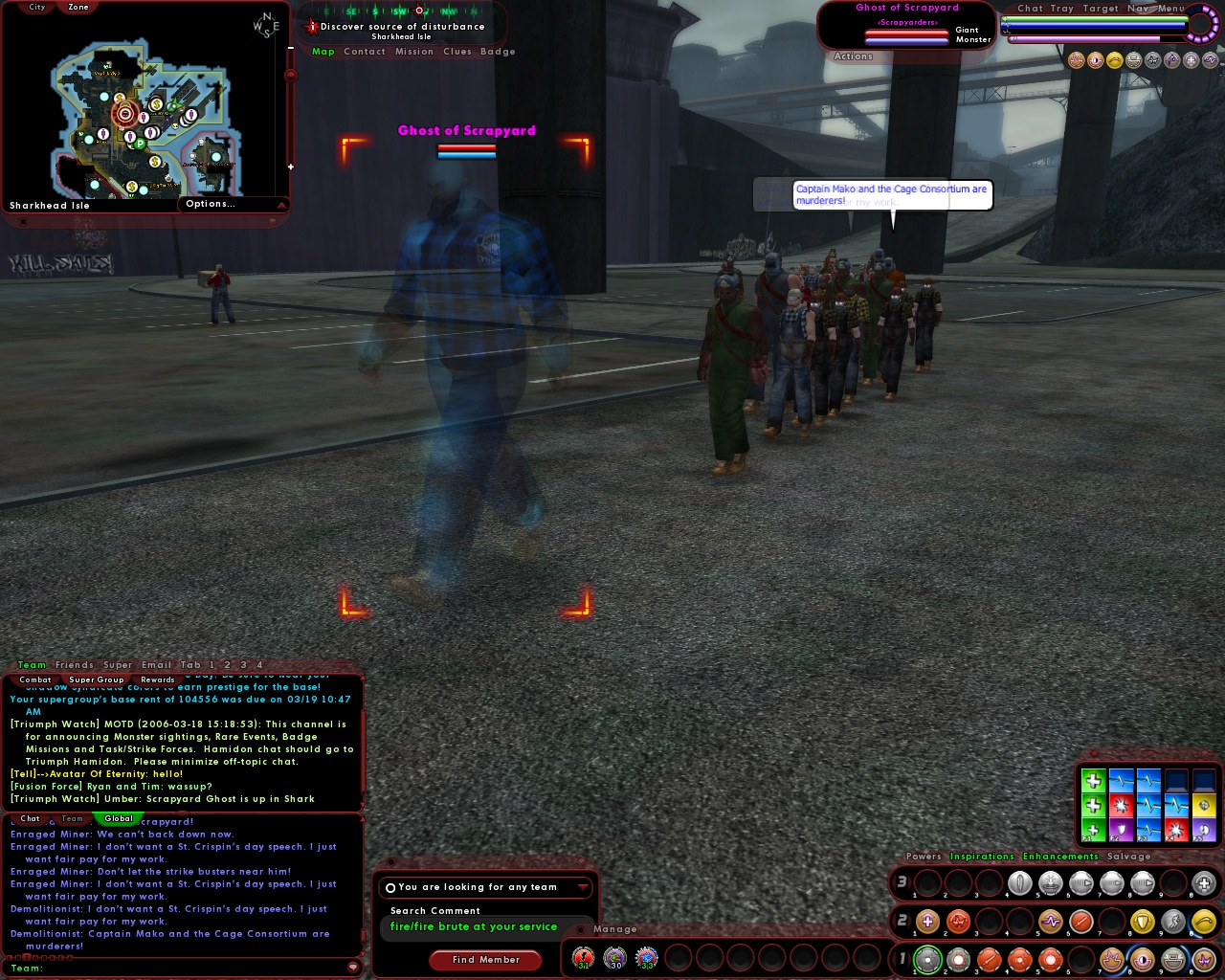Use the healing inspiration in tray 2
1225x980 pixels.
pos(926,923)
